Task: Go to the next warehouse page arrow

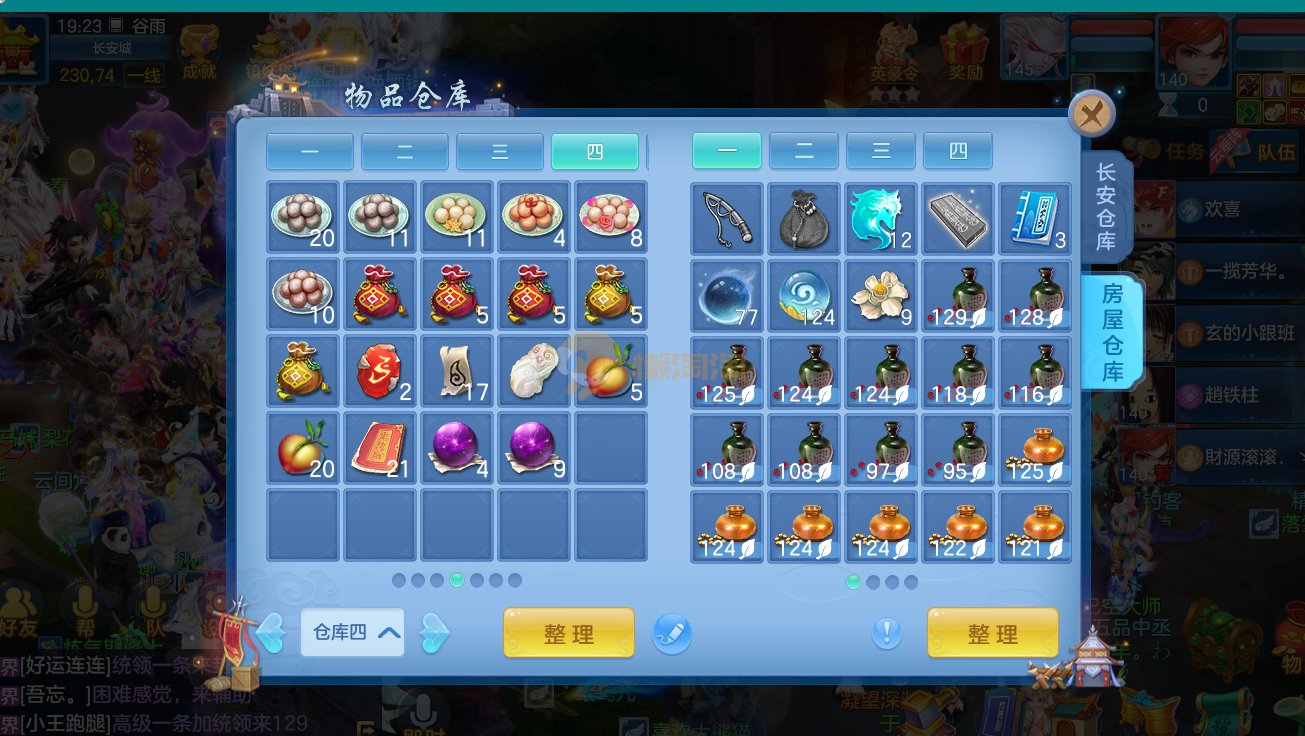Action: (434, 632)
